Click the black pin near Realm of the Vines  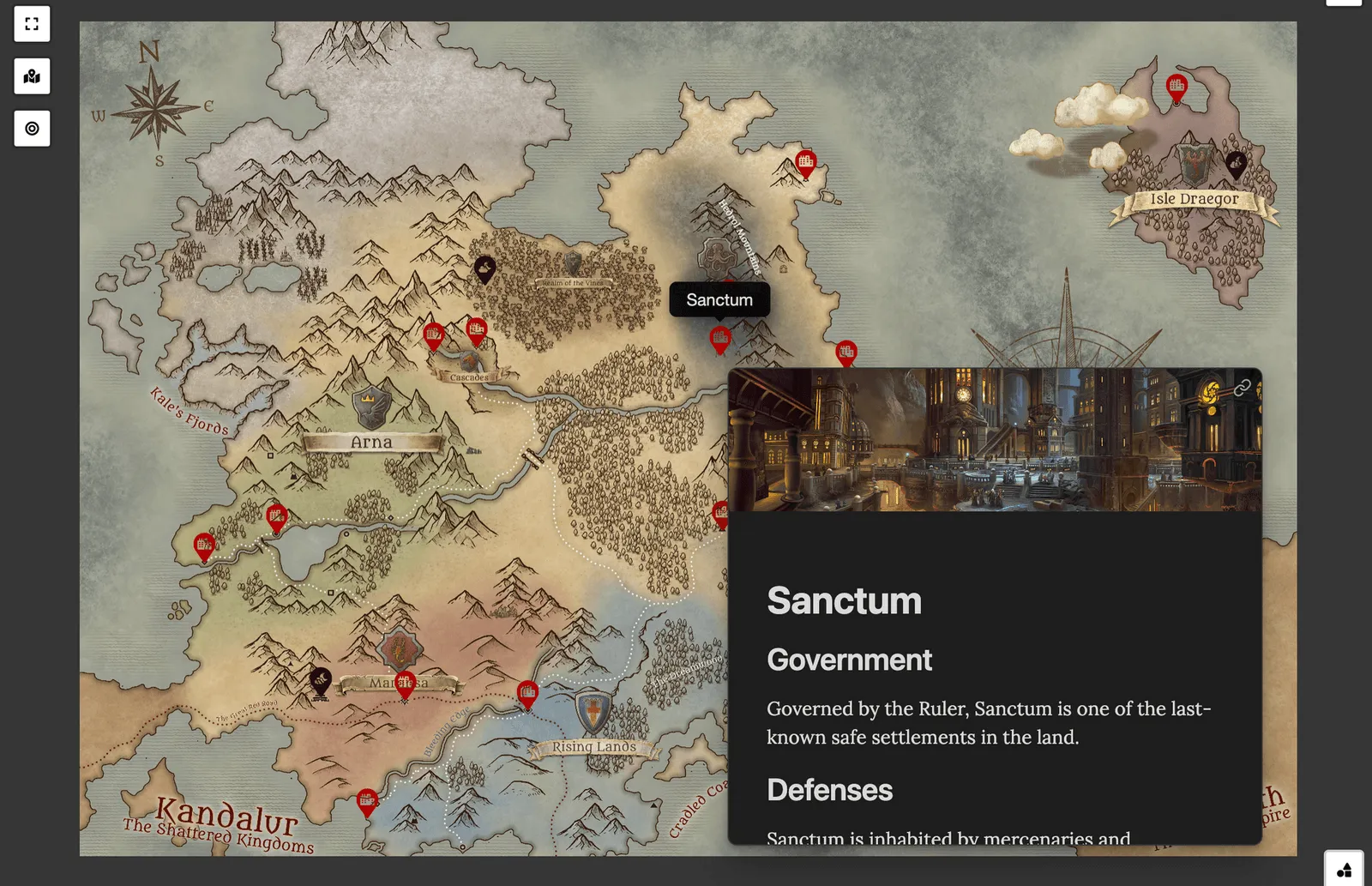point(484,268)
